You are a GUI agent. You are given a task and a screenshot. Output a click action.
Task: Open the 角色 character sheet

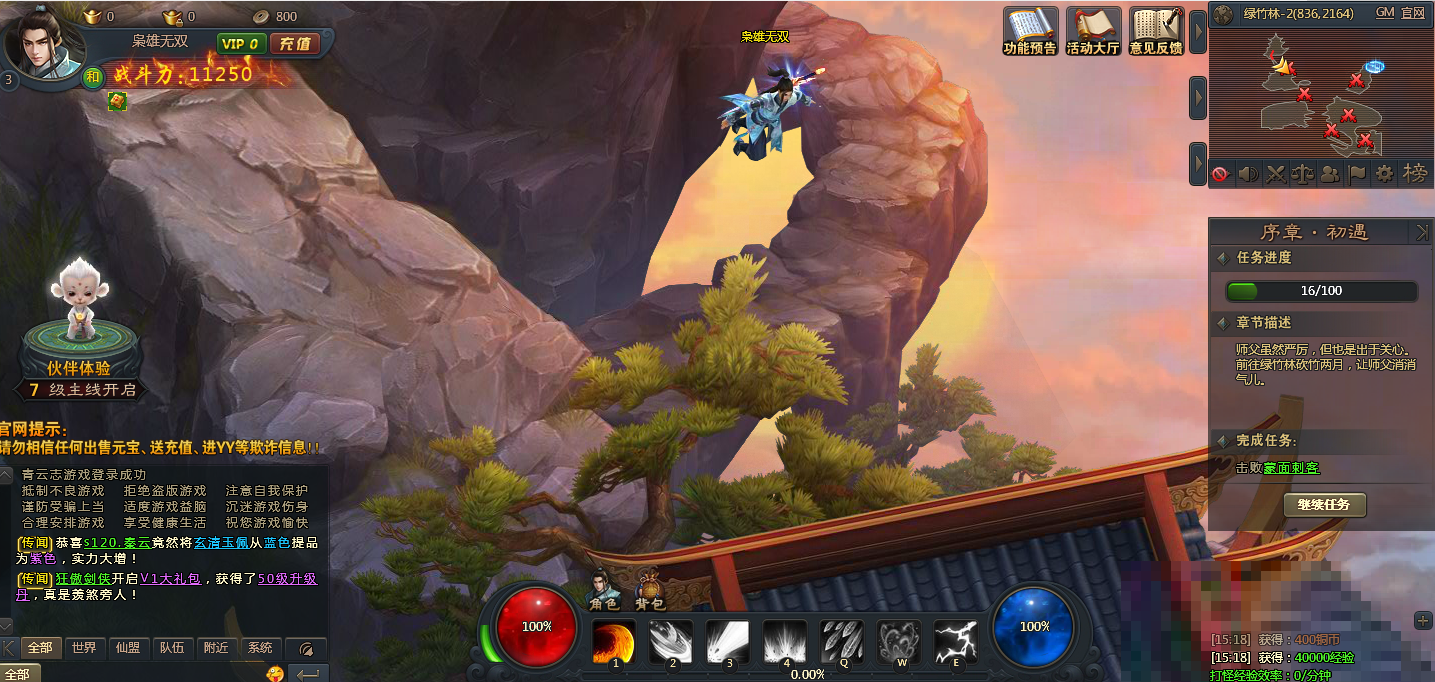click(x=603, y=590)
